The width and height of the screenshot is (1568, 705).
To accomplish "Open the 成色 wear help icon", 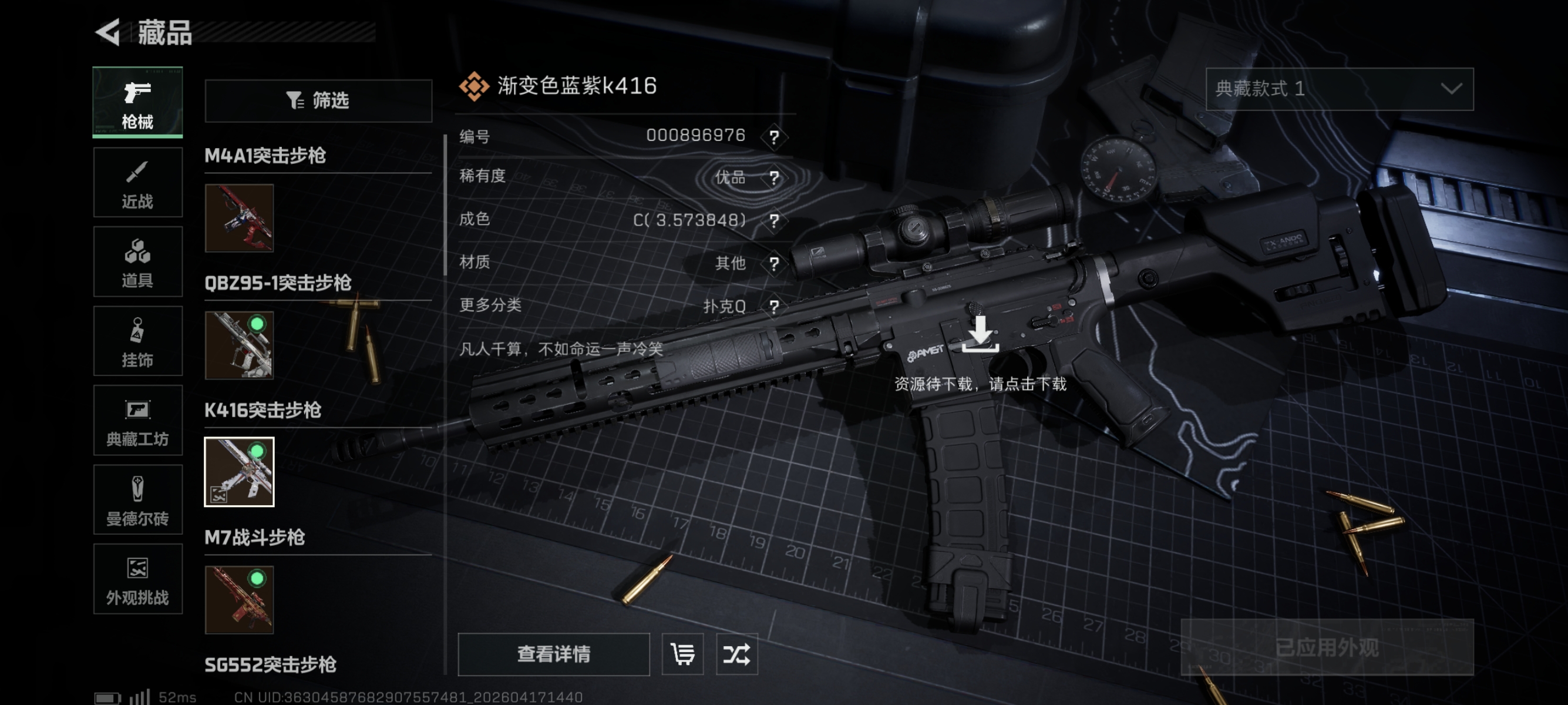I will (x=773, y=220).
